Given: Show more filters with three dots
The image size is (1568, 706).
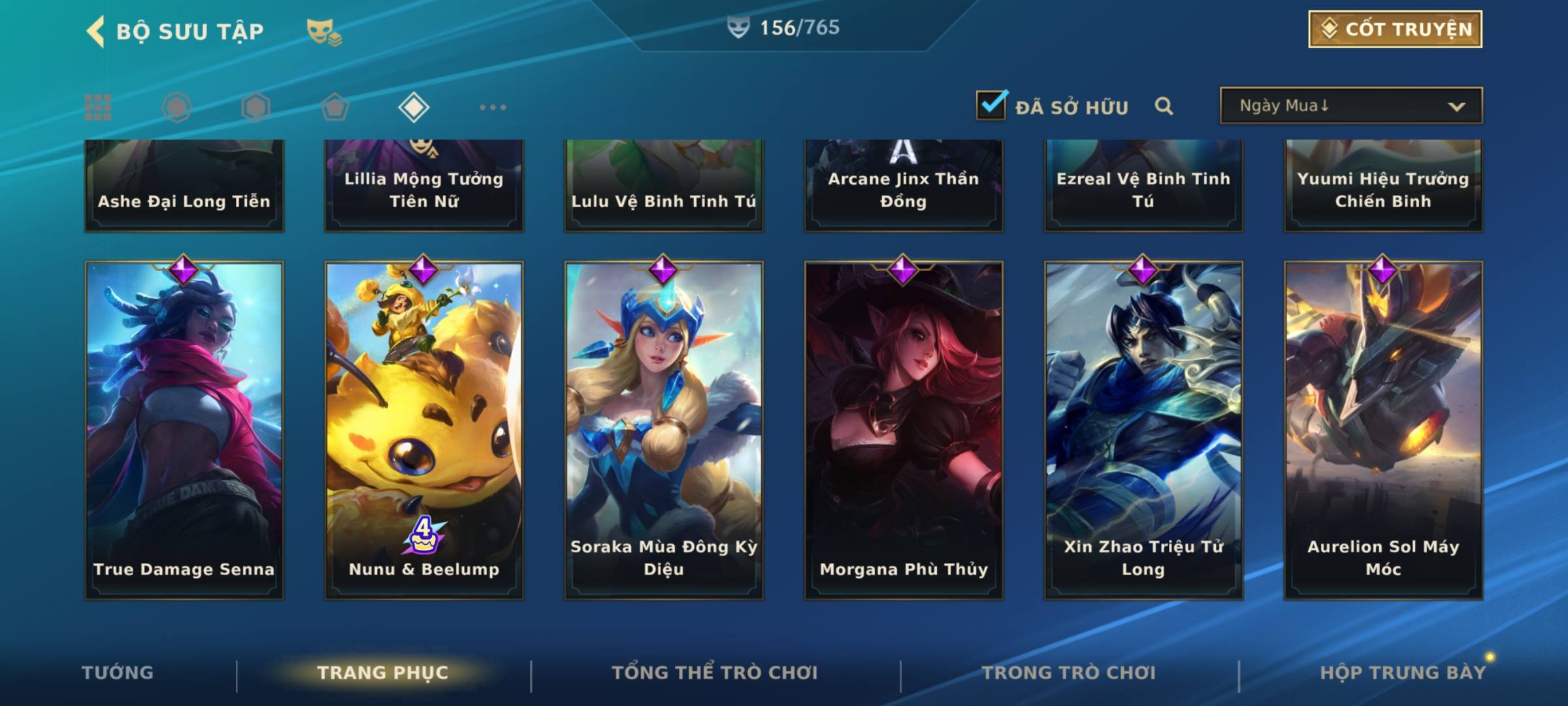Looking at the screenshot, I should click(493, 107).
